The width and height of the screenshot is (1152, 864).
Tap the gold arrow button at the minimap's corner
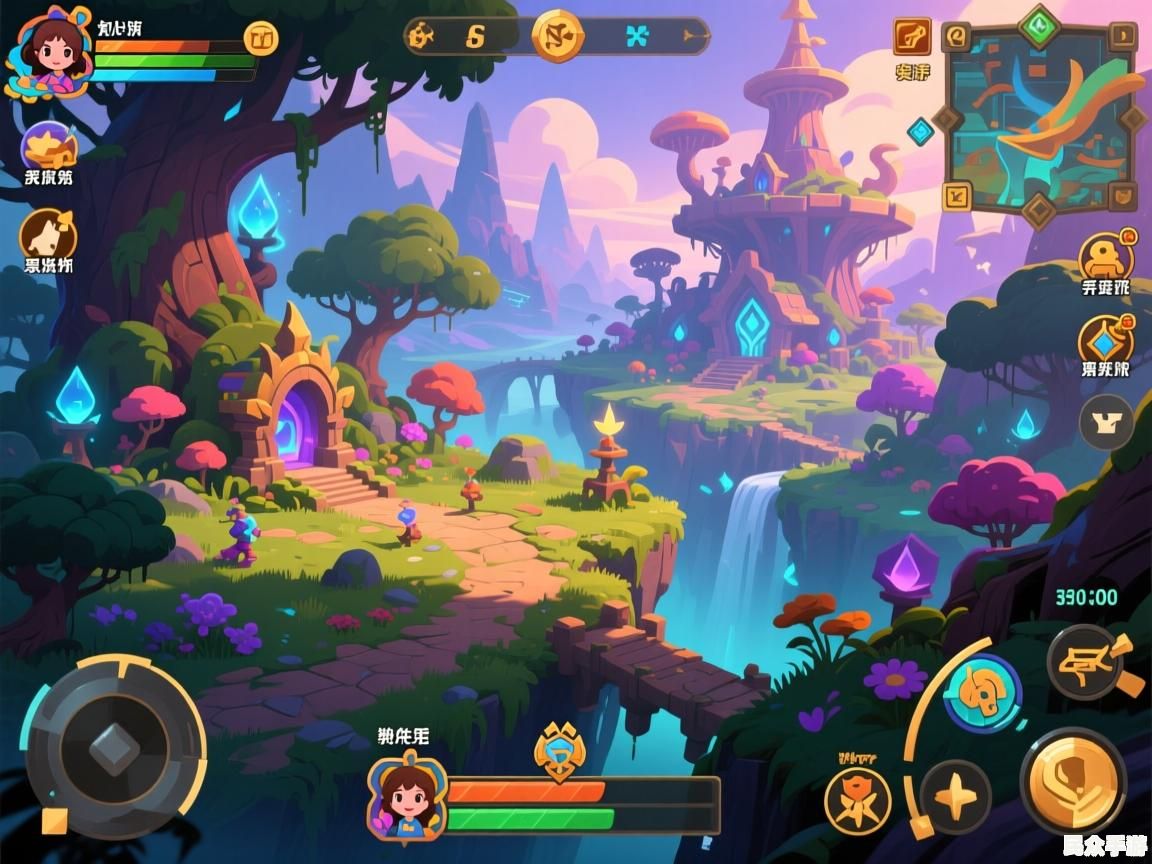957,195
